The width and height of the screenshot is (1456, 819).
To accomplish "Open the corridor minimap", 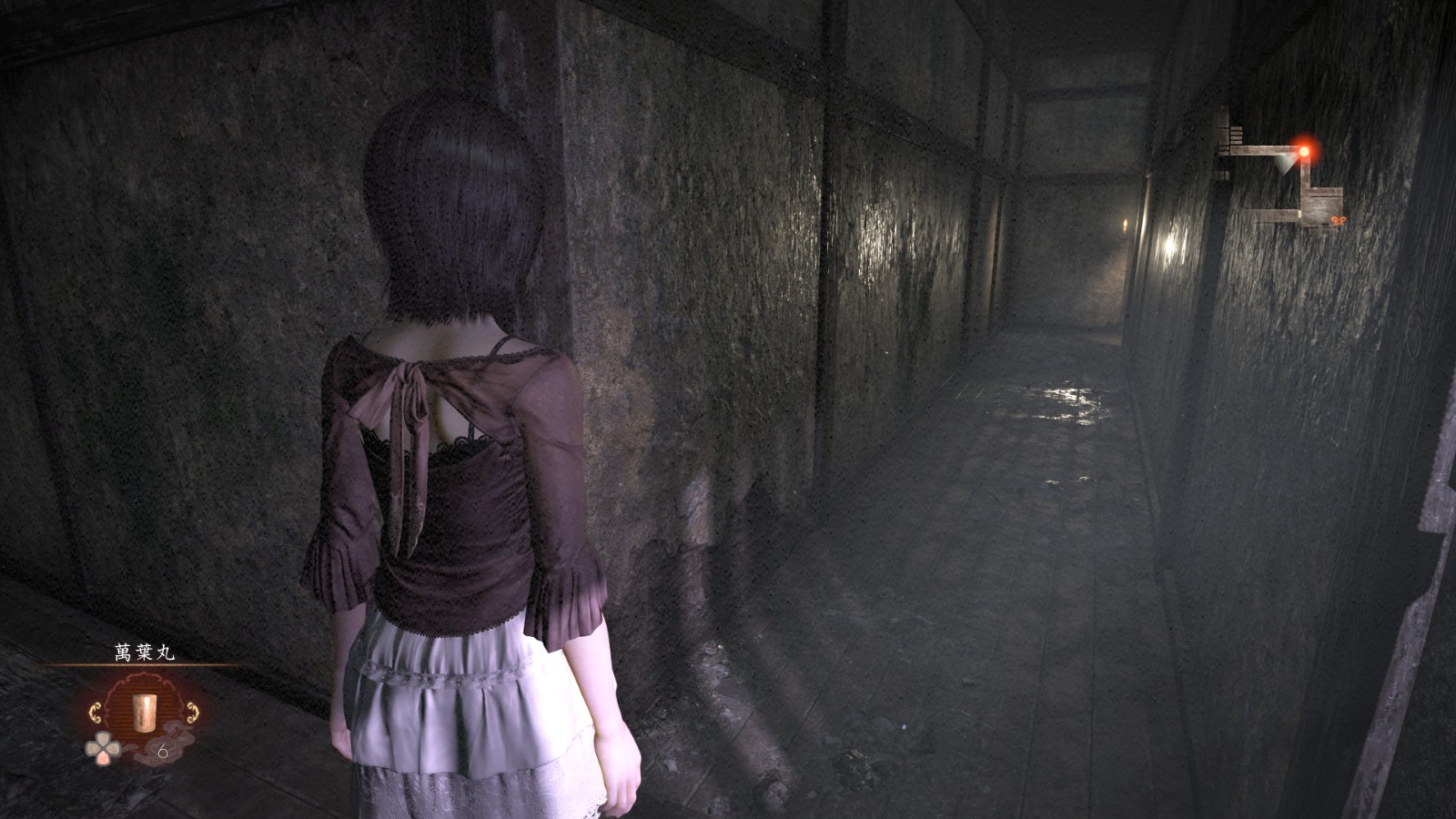I will 1283,175.
